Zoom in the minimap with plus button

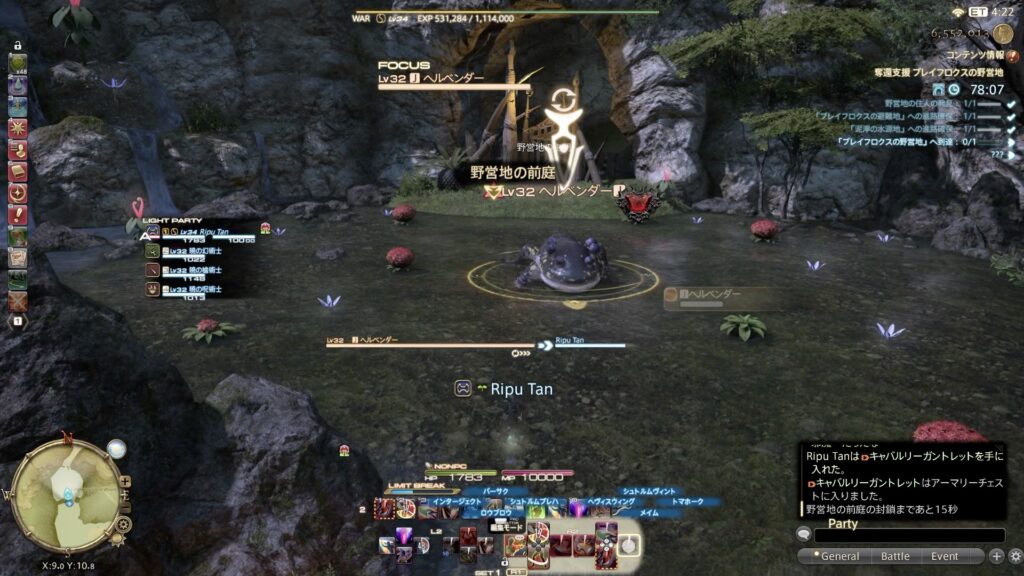point(124,481)
